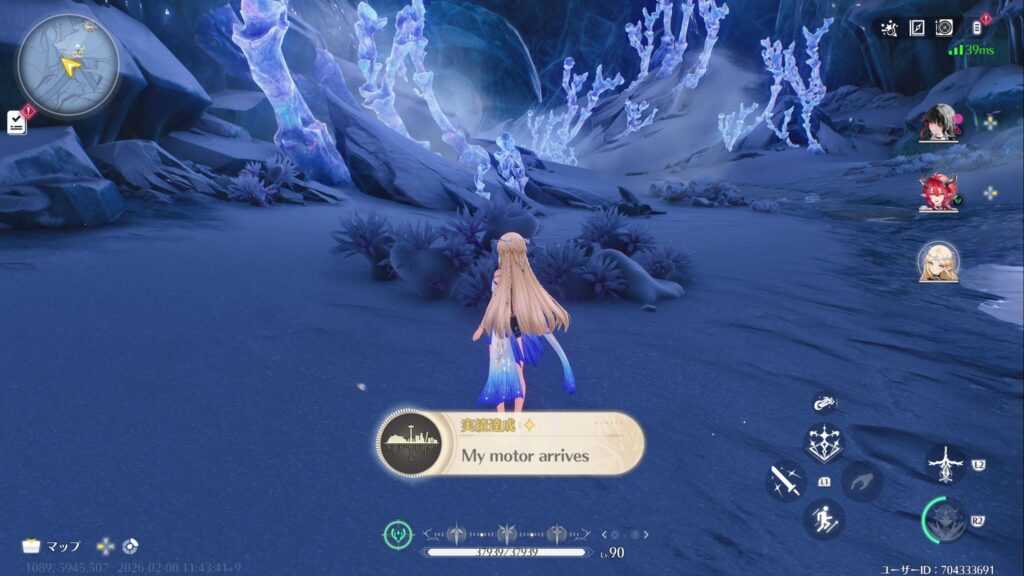
Task: Tap the dimmed grab hand button
Action: click(x=861, y=482)
